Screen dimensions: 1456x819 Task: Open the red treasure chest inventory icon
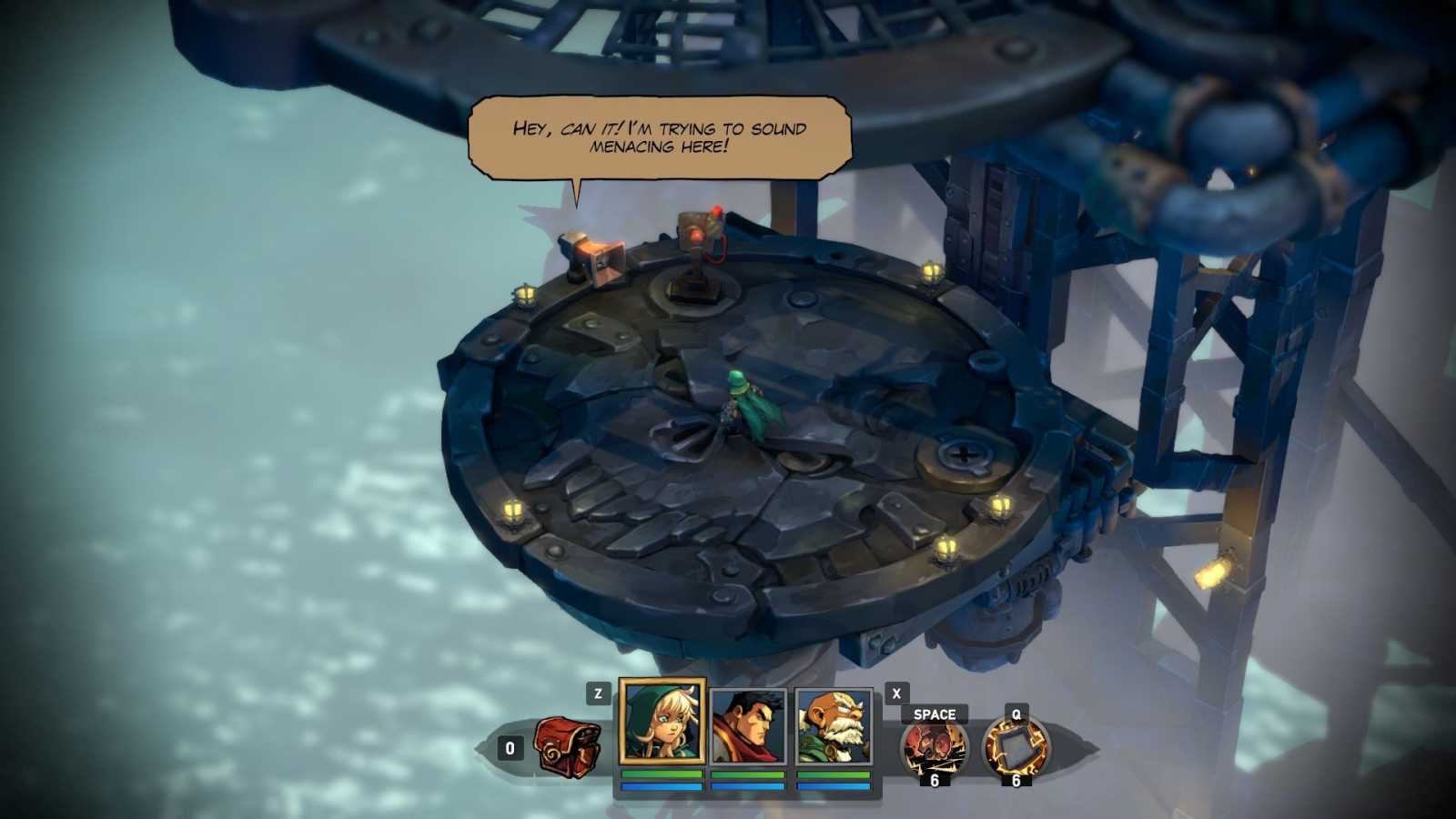pos(566,747)
